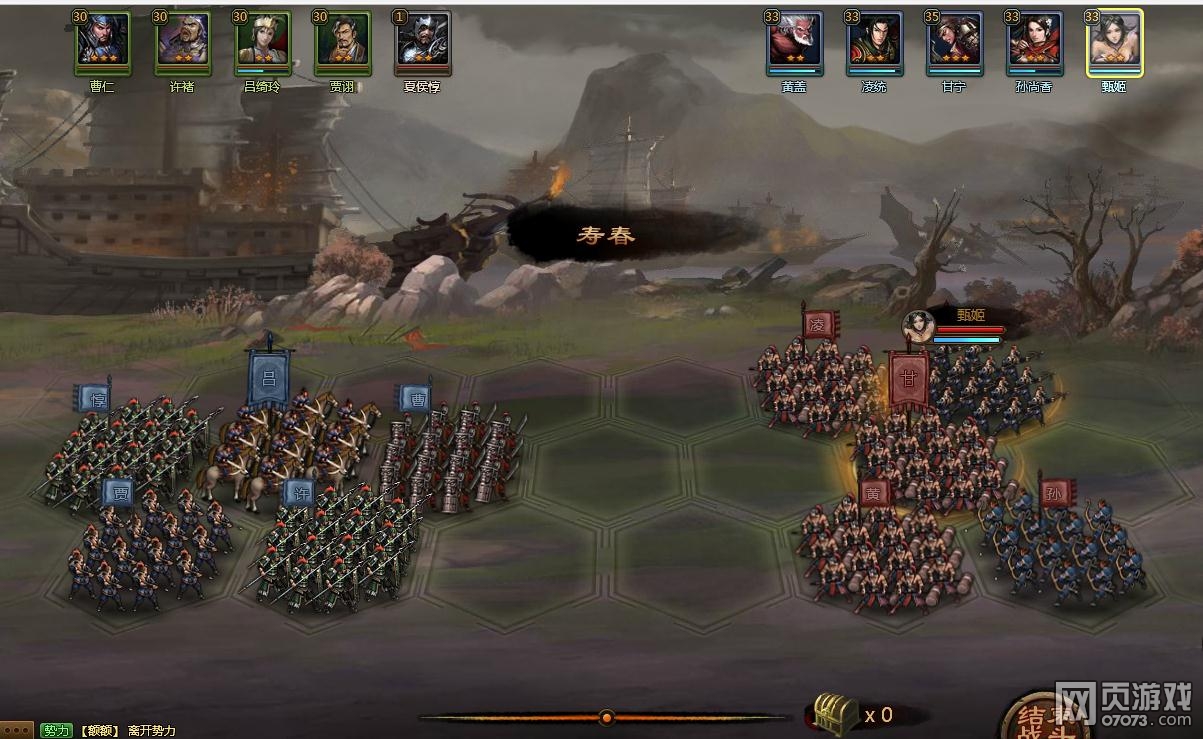The height and width of the screenshot is (739, 1203).
Task: Click the highlighted Zhen Ji (甄姬) portrait
Action: (1114, 43)
